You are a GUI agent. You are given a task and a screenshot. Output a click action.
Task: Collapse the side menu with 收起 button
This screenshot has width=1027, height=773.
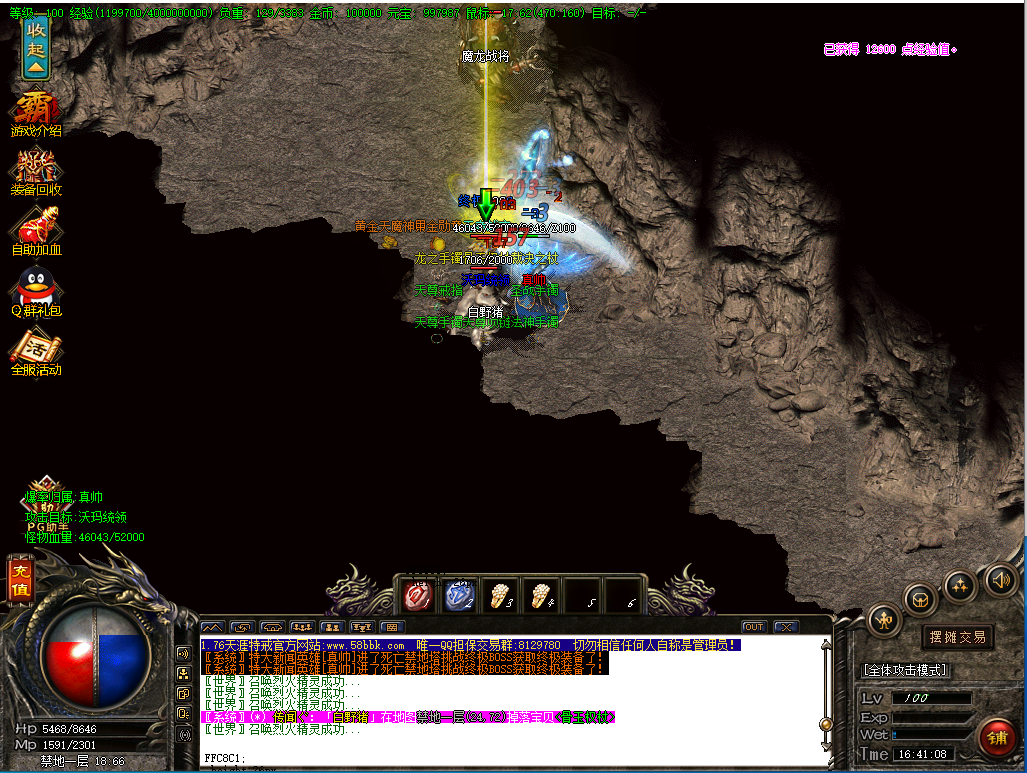pos(36,48)
